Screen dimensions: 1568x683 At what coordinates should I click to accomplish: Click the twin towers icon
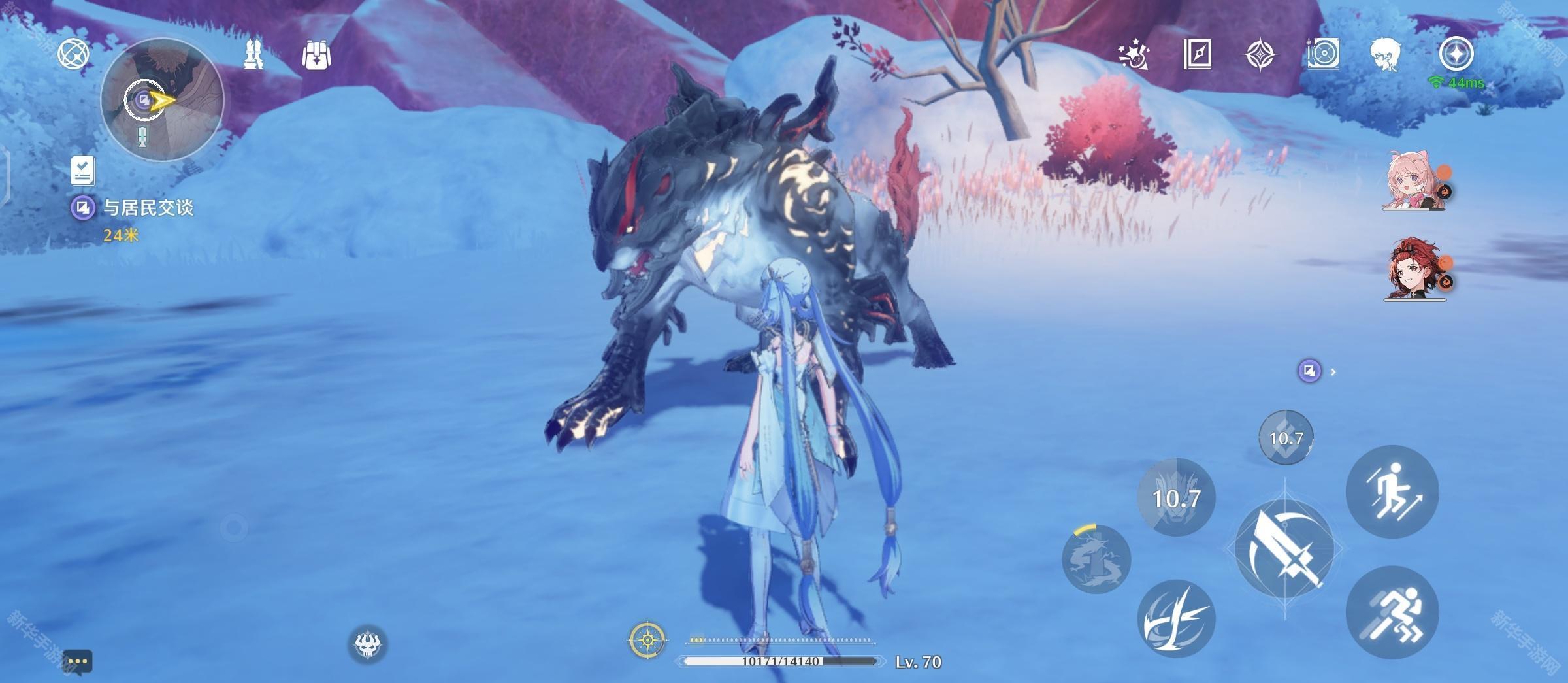tap(253, 54)
